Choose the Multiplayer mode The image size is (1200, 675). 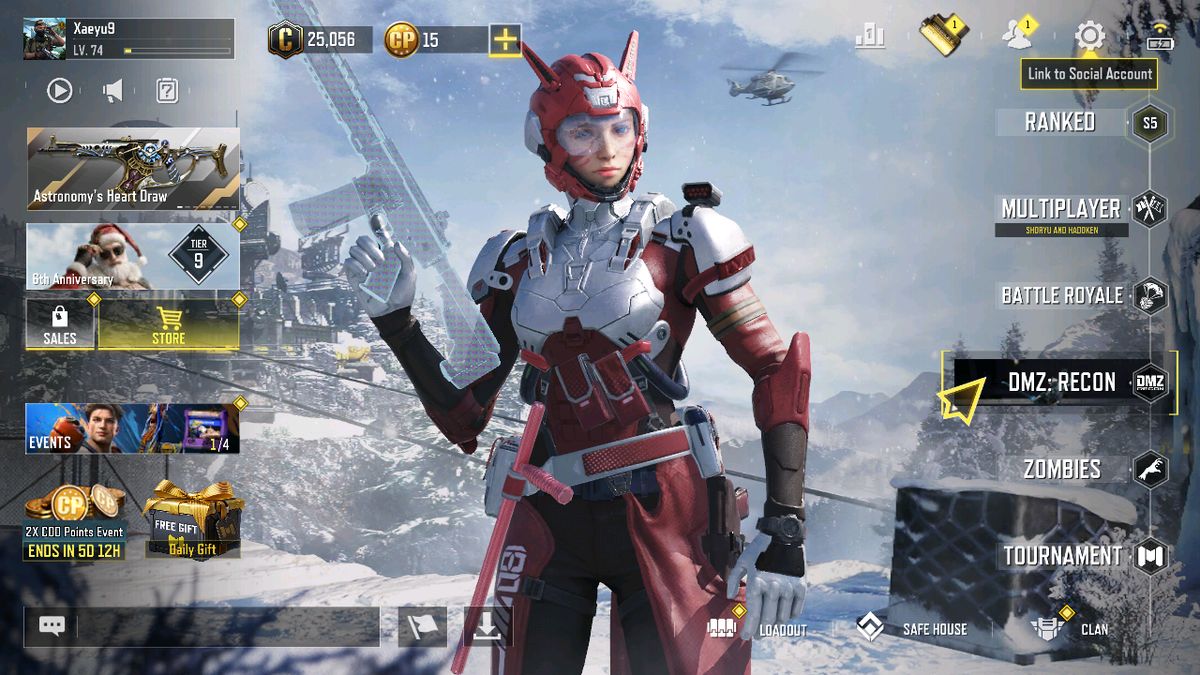(1061, 209)
